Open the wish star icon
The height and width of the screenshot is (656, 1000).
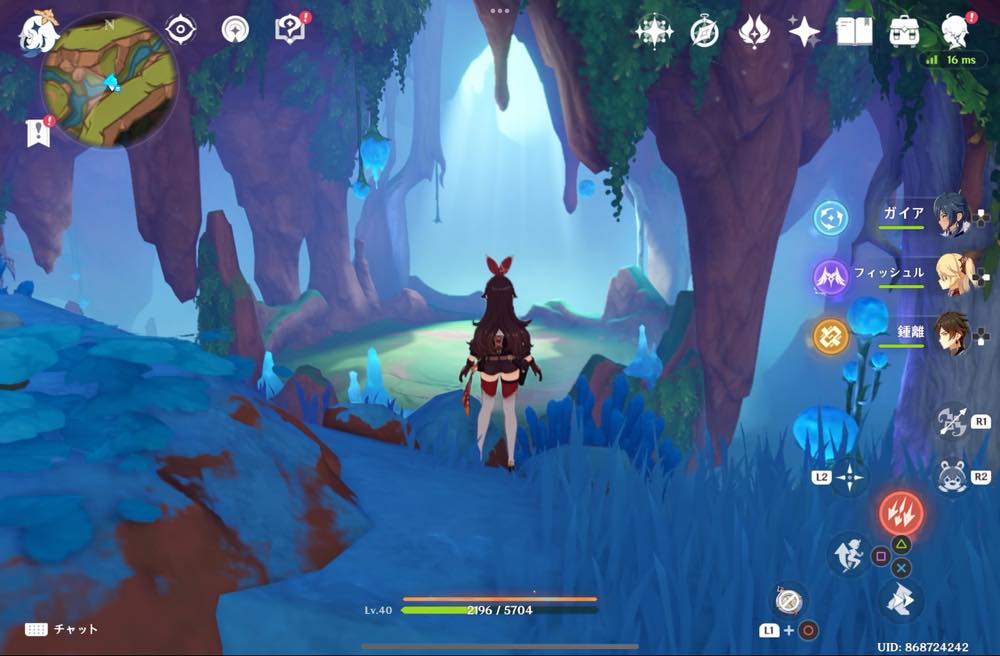(803, 32)
